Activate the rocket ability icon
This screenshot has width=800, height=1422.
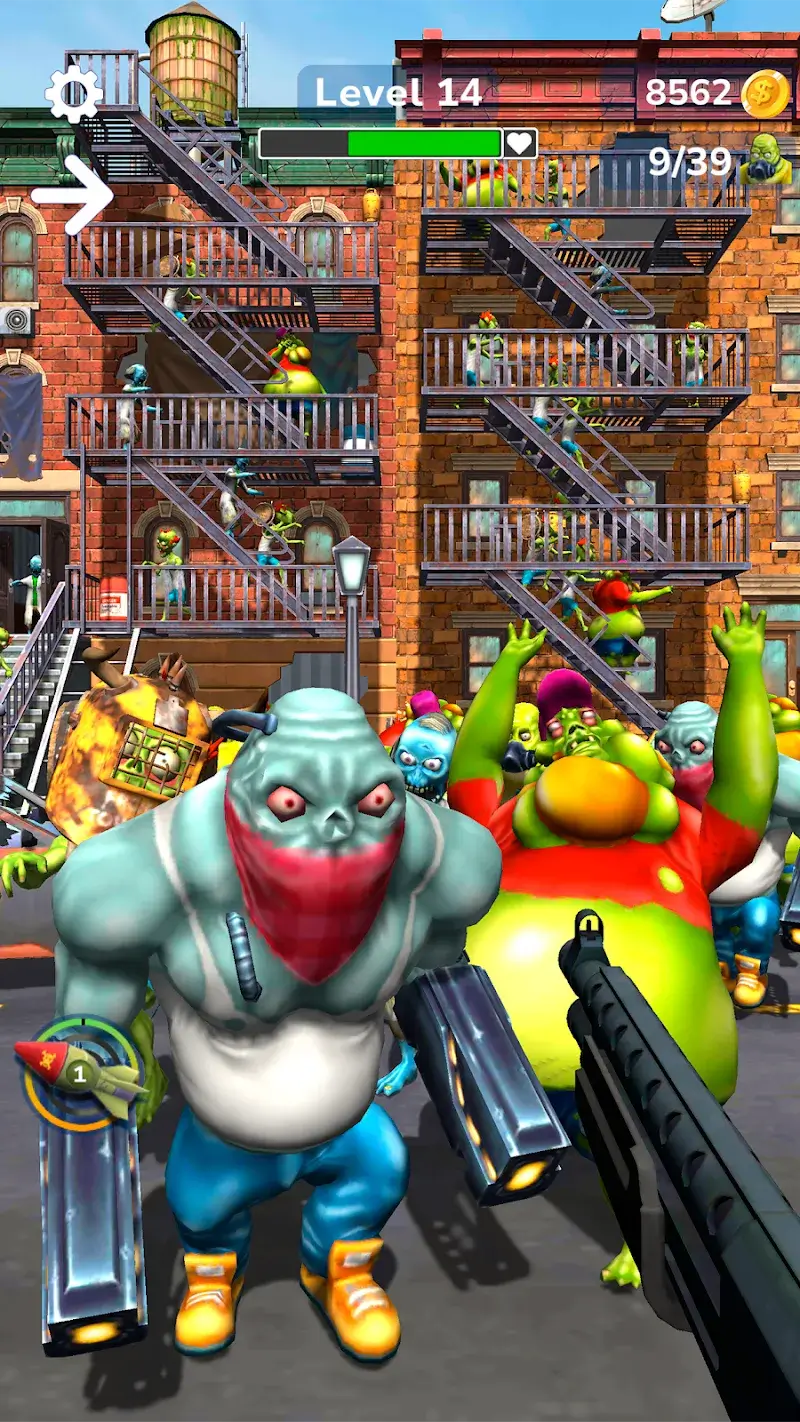click(x=80, y=1072)
